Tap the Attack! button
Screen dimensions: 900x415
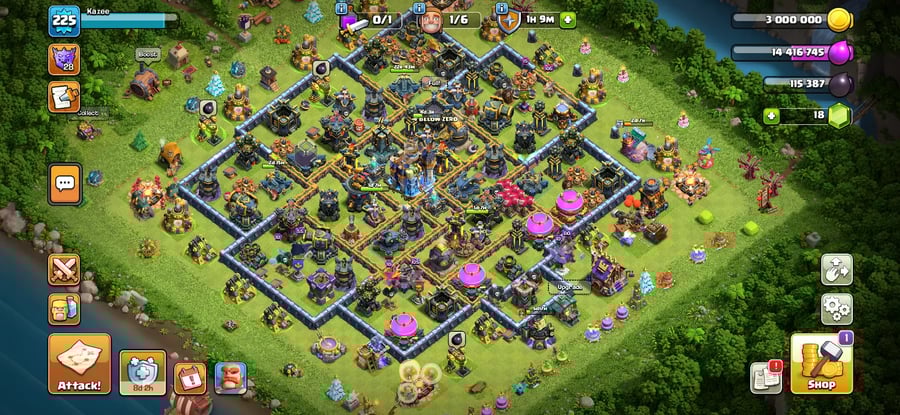[79, 363]
